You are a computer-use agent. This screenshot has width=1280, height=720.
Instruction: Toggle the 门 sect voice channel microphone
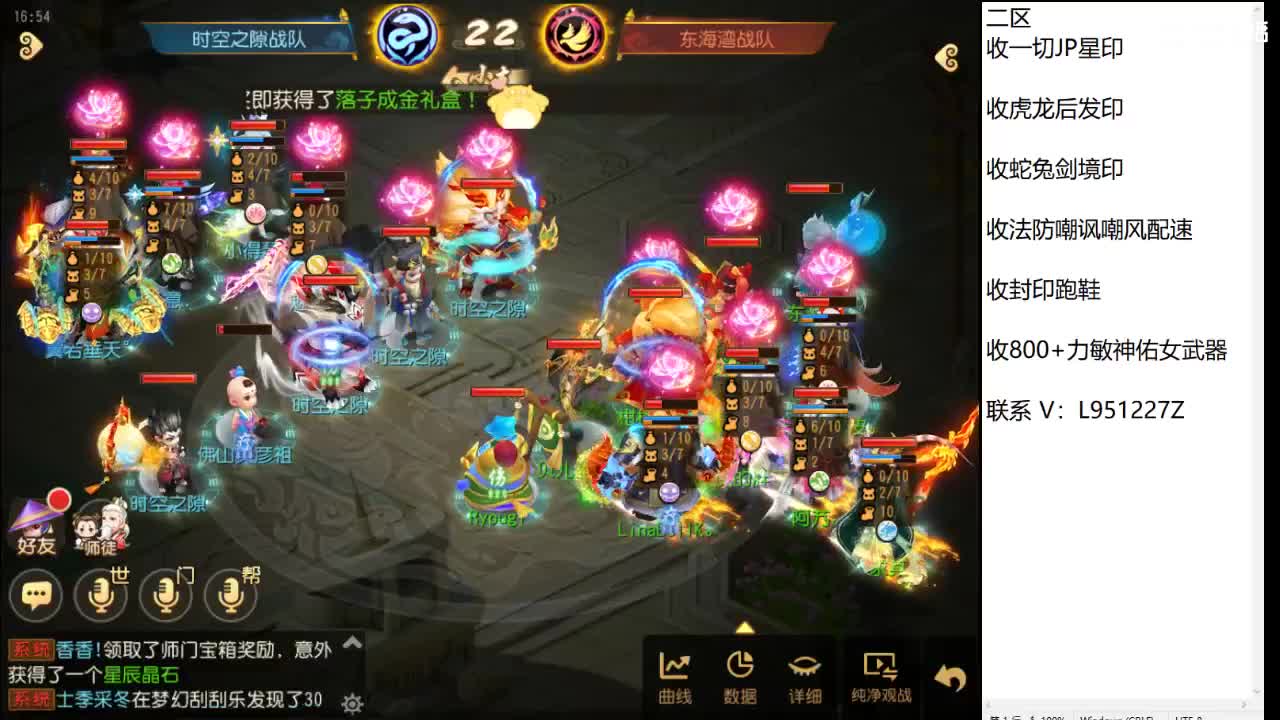click(166, 595)
